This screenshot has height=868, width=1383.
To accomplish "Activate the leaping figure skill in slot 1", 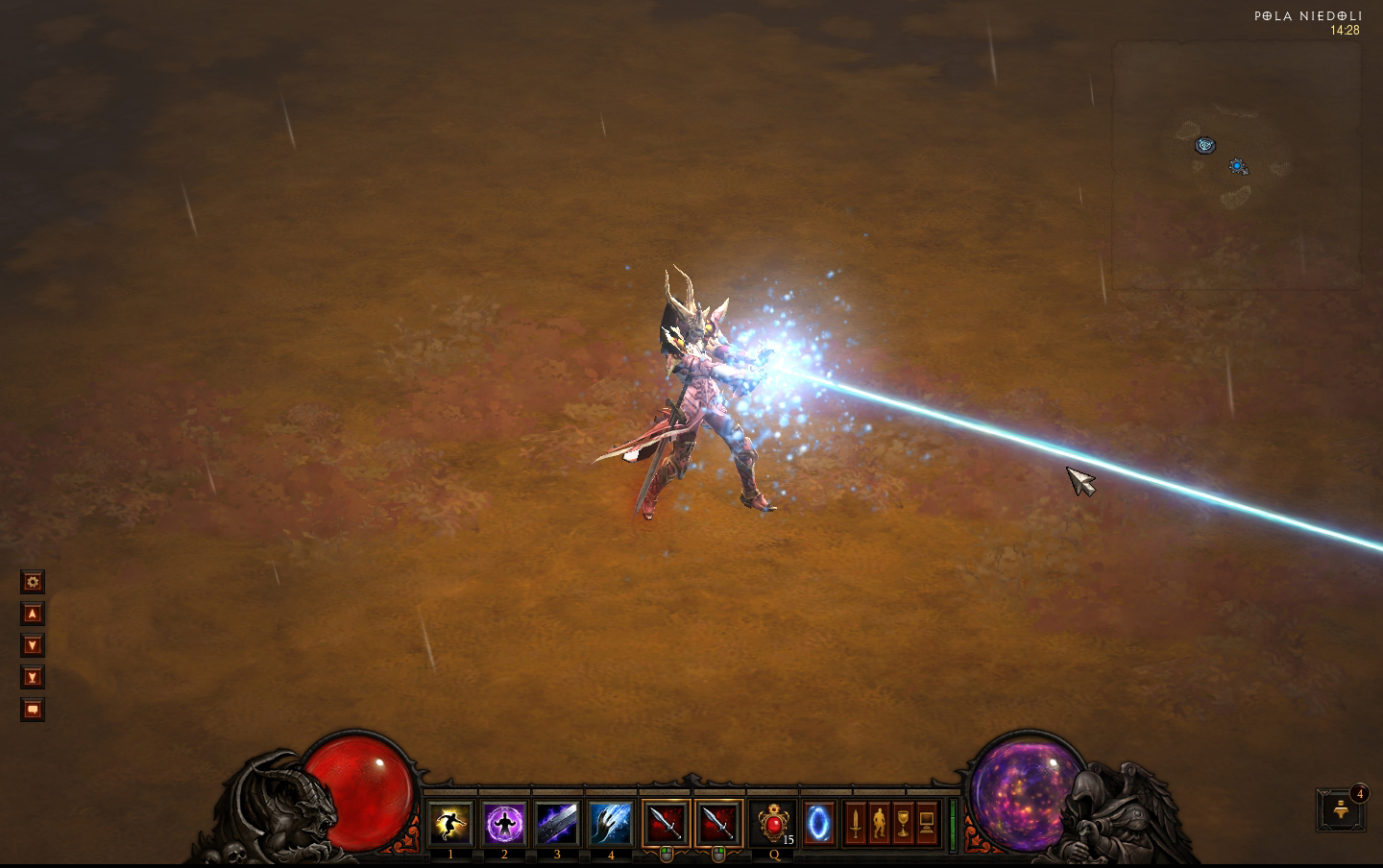I will coord(450,823).
